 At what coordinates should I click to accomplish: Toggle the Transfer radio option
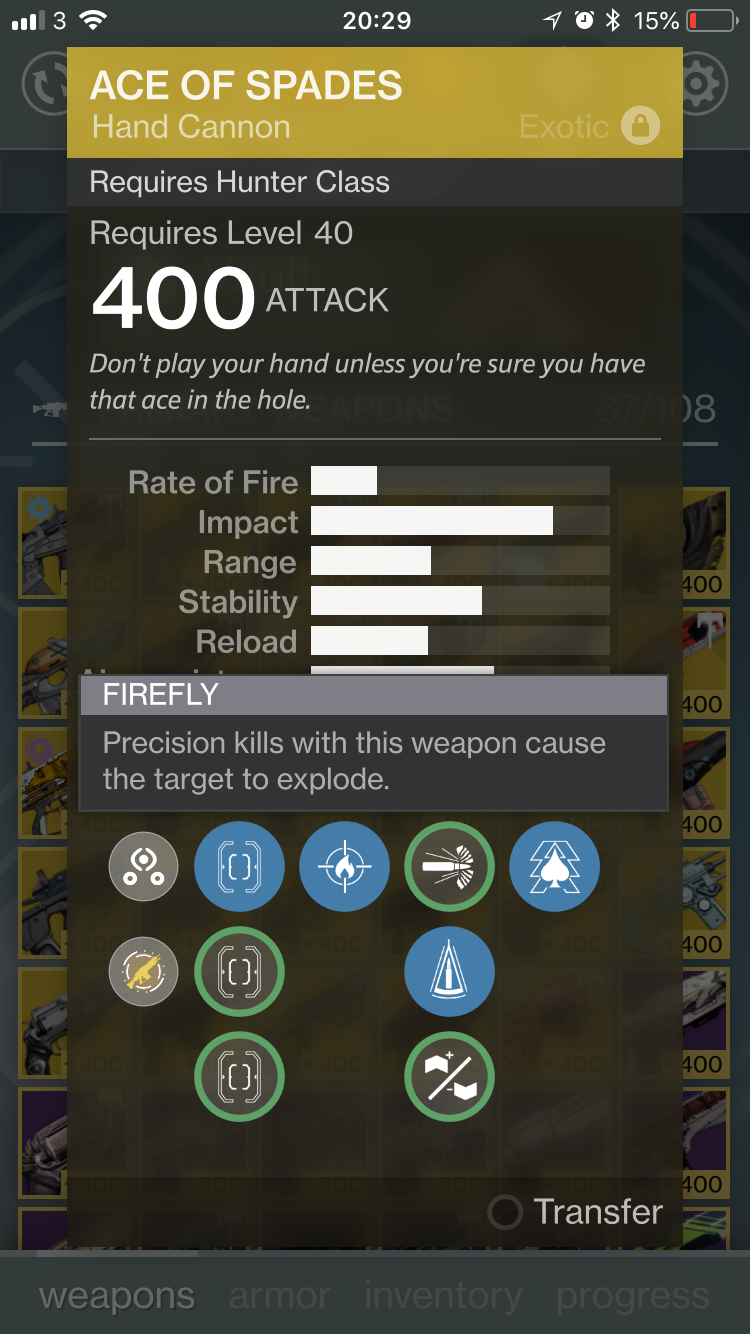[x=505, y=1212]
